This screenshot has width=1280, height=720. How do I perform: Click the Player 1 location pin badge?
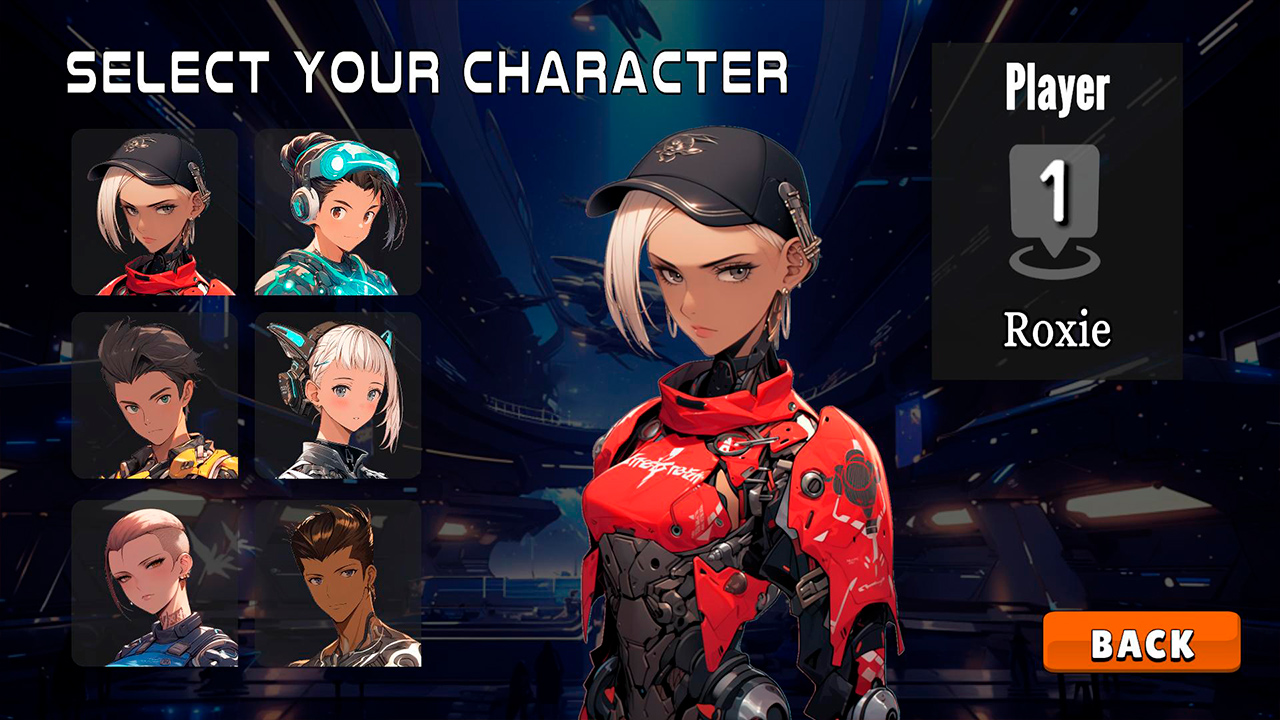click(1055, 215)
